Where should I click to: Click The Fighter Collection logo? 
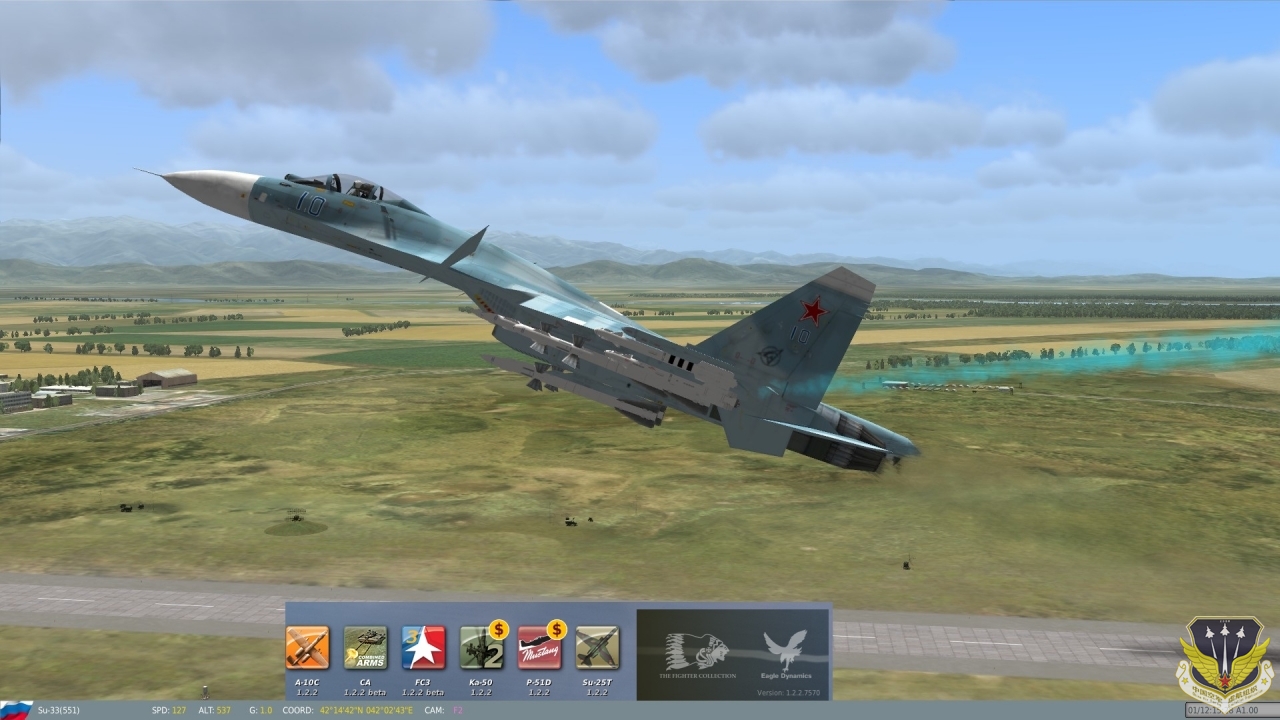point(697,652)
